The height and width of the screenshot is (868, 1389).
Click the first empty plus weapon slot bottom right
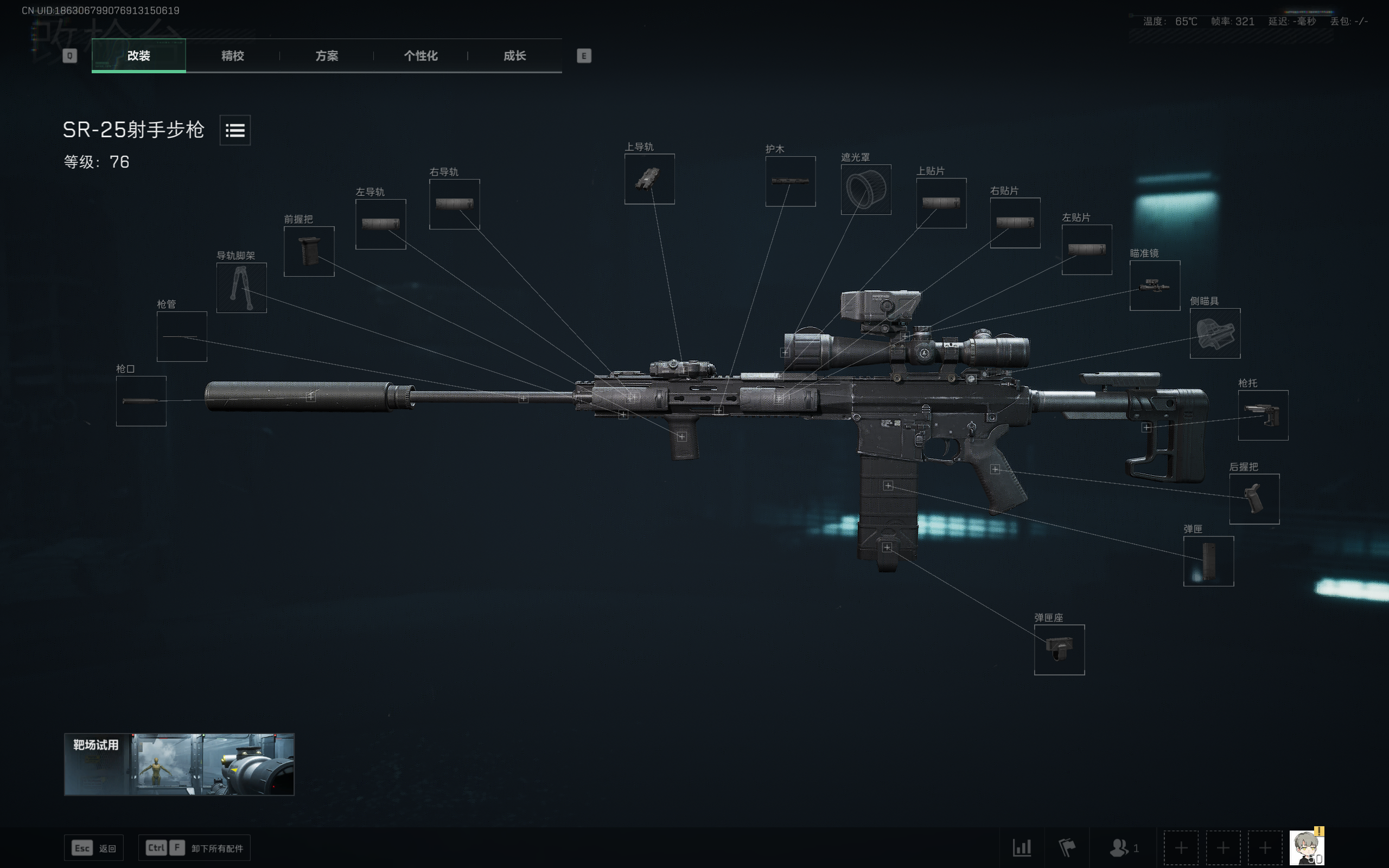click(x=1181, y=847)
